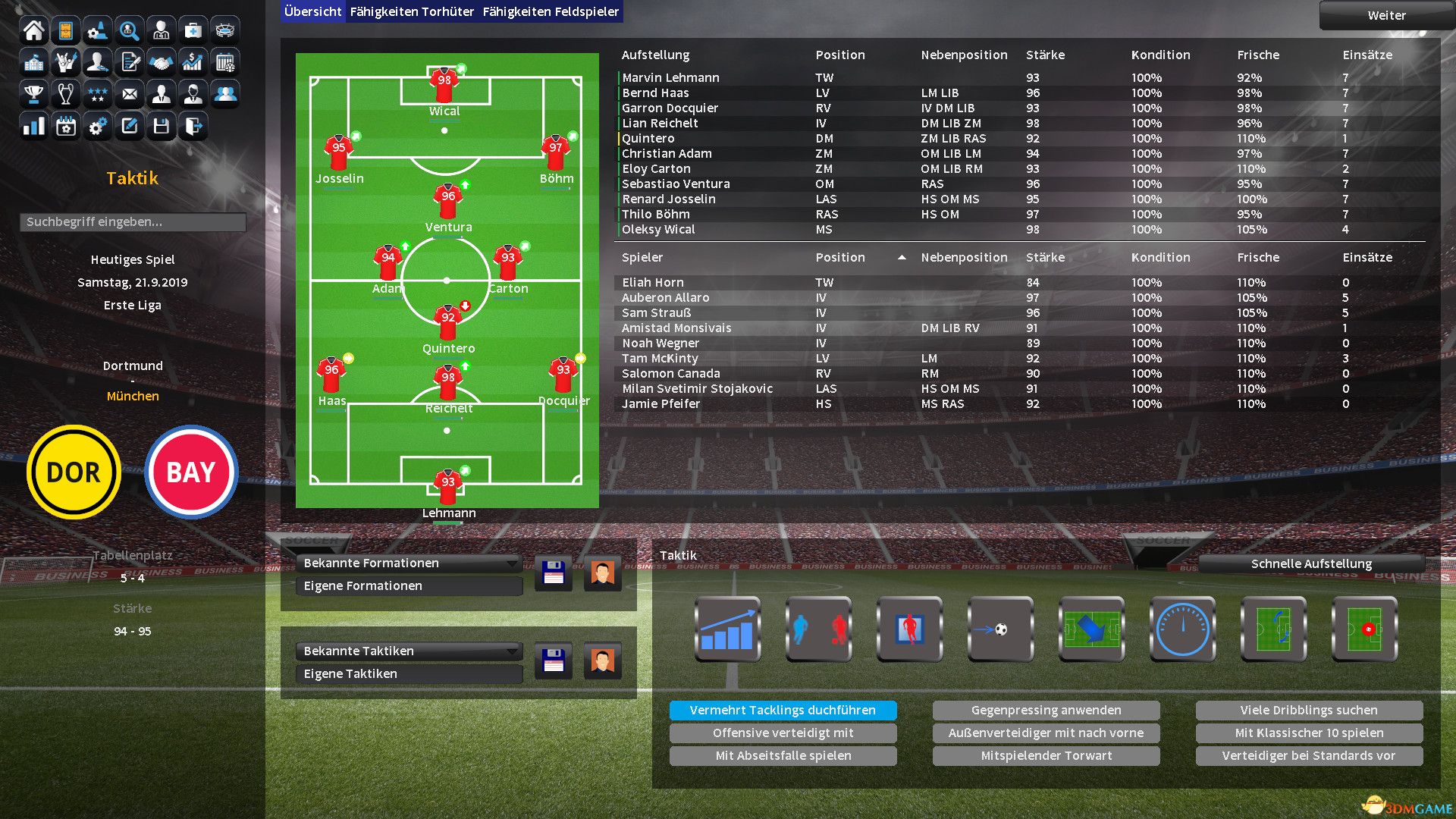Open the clock dial tactic setting

point(1182,629)
